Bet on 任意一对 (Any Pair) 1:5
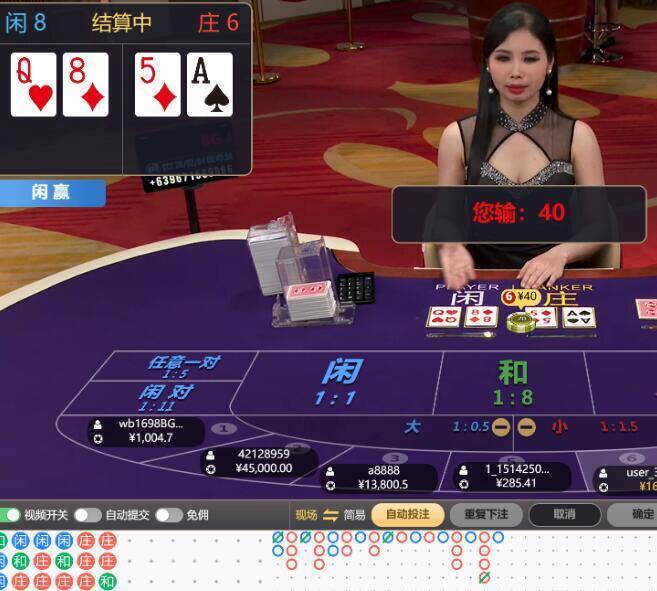 click(183, 365)
